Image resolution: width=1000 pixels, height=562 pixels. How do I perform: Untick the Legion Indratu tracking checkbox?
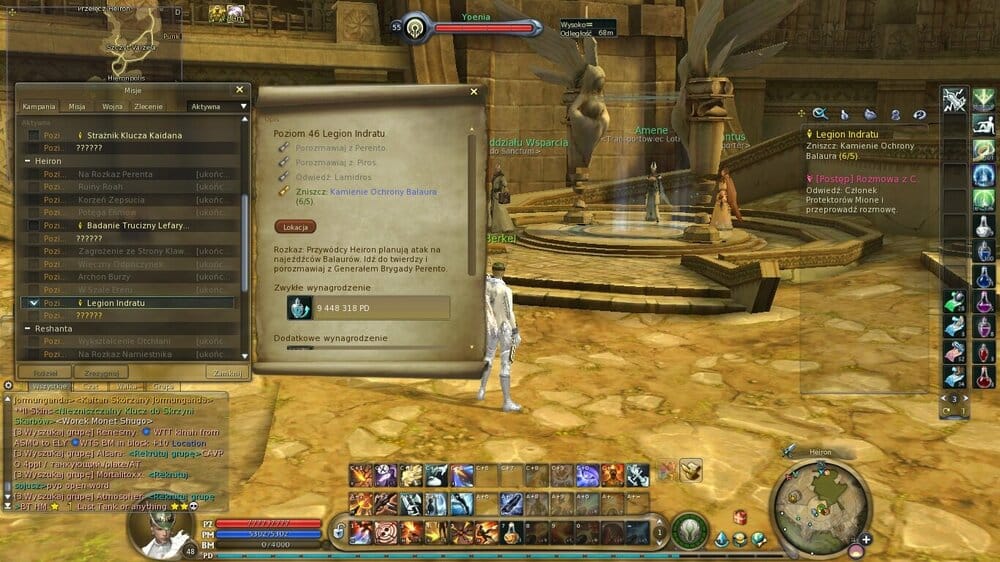pyautogui.click(x=34, y=303)
